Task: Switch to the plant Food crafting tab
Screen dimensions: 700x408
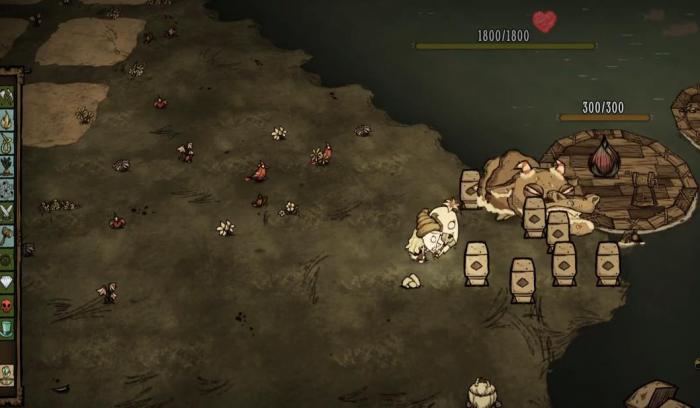Action: [x=7, y=166]
